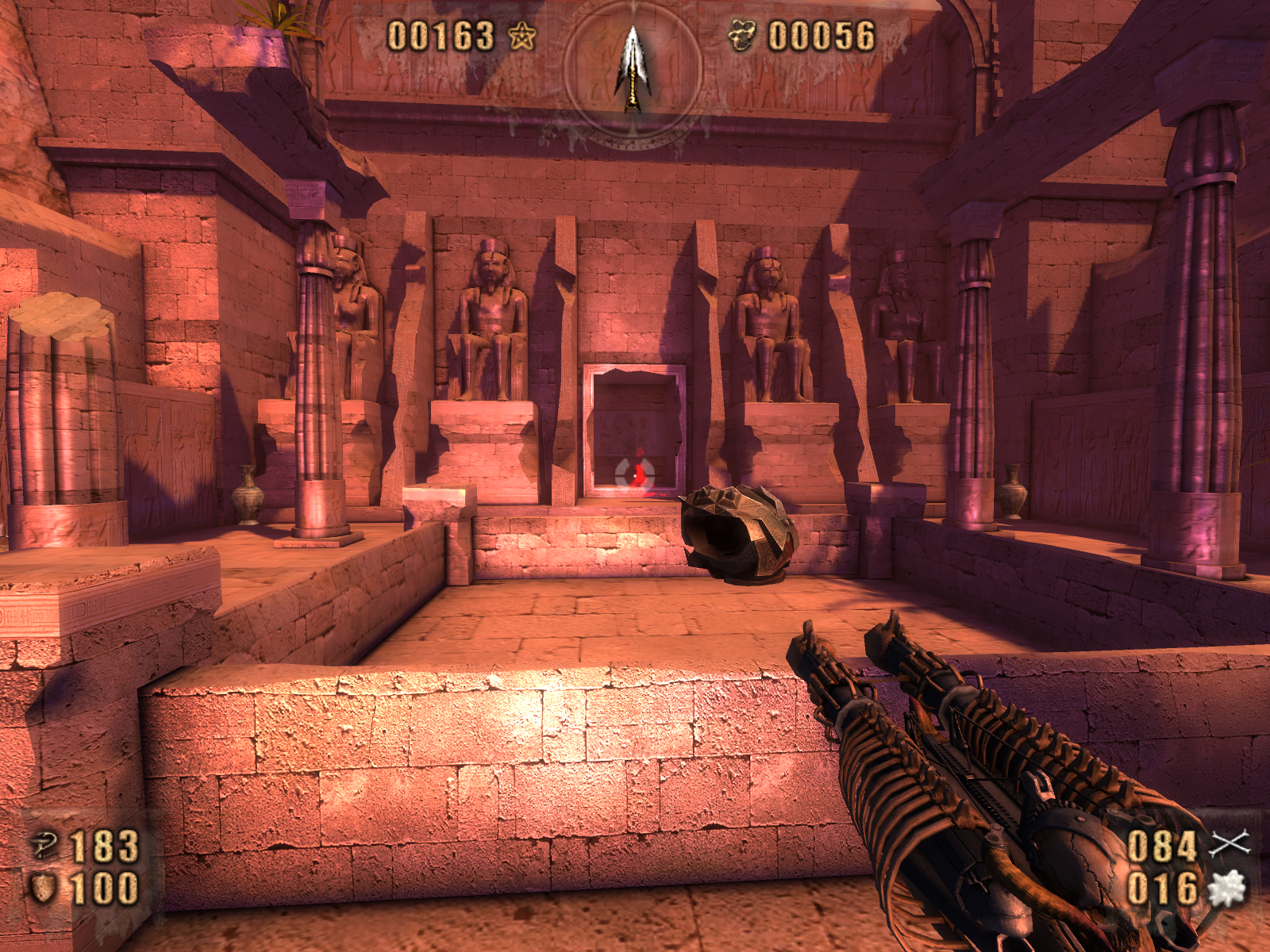The image size is (1270, 952).
Task: Click the gold coins icon
Action: pos(742,36)
